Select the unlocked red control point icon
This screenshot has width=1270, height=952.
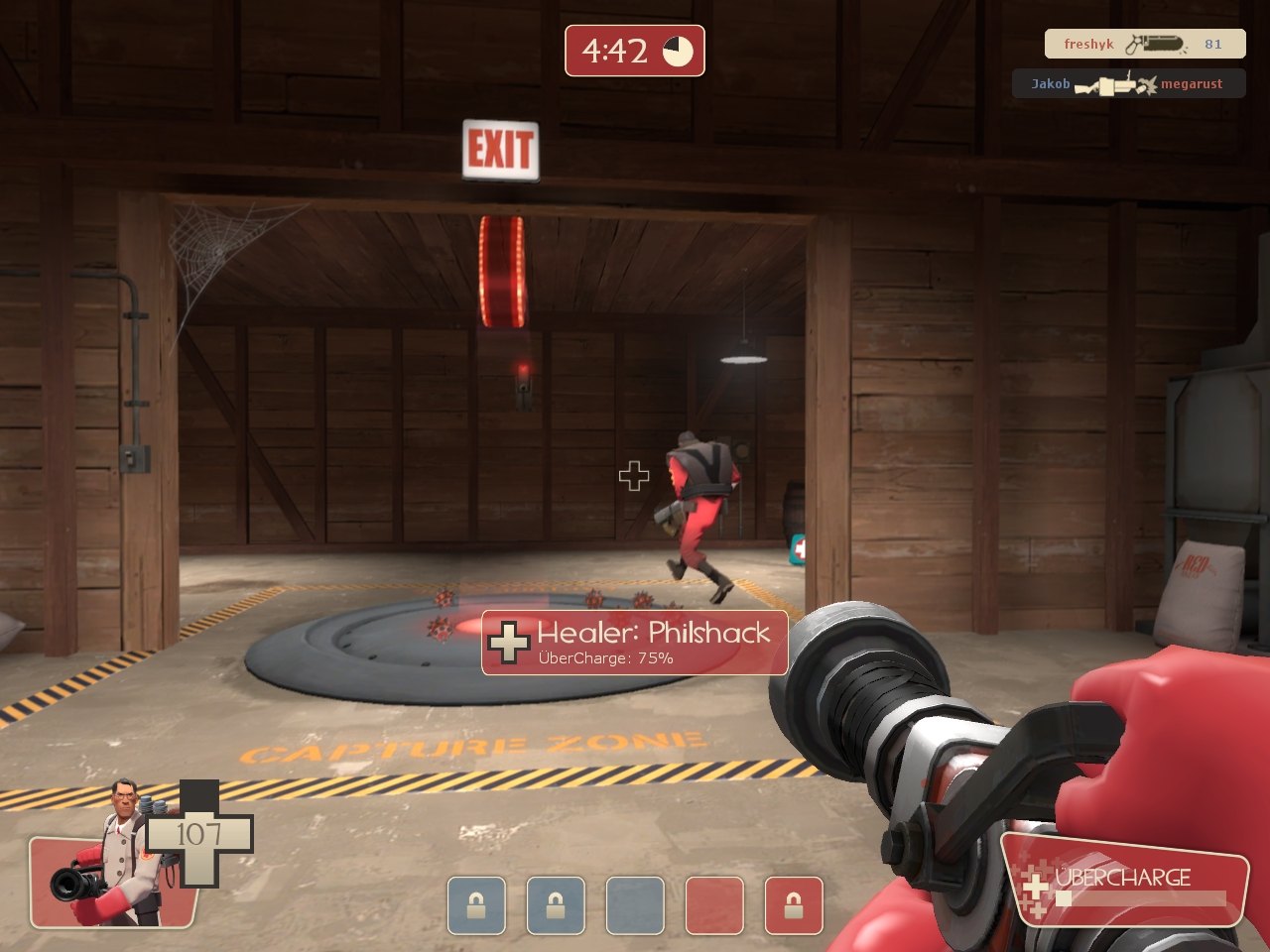click(x=714, y=905)
